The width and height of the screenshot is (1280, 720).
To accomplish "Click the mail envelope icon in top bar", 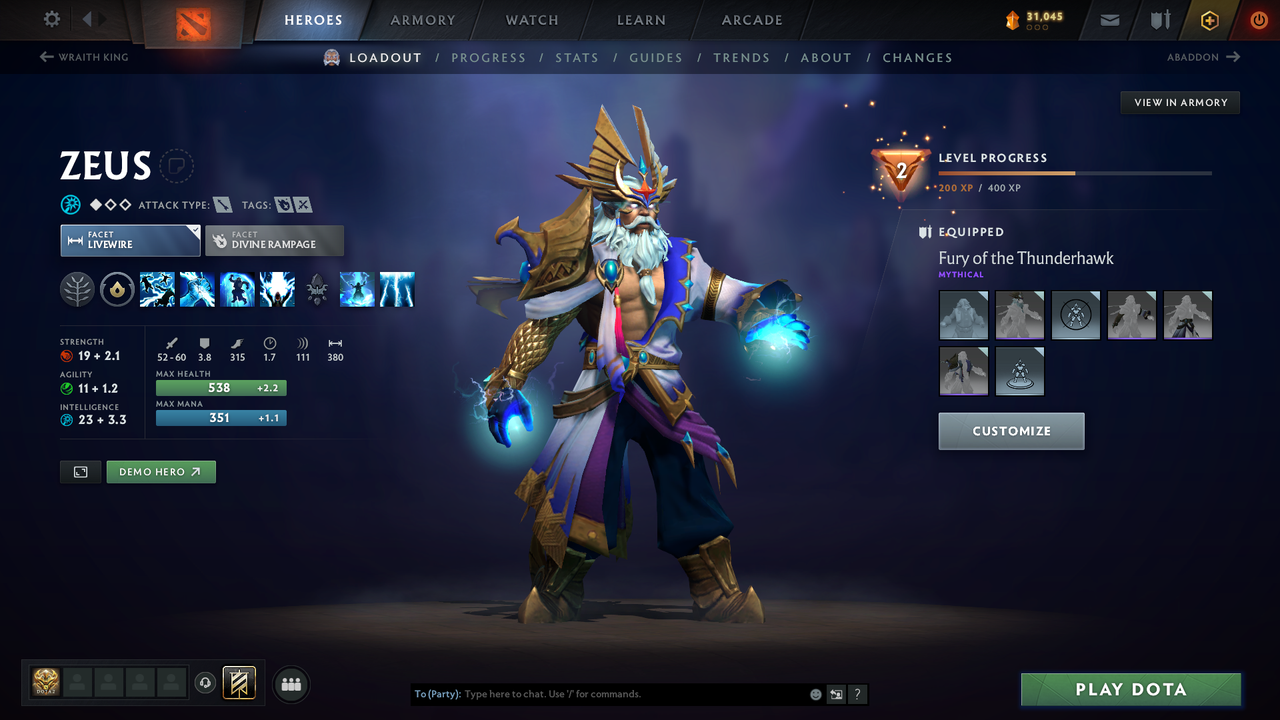I will 1108,19.
